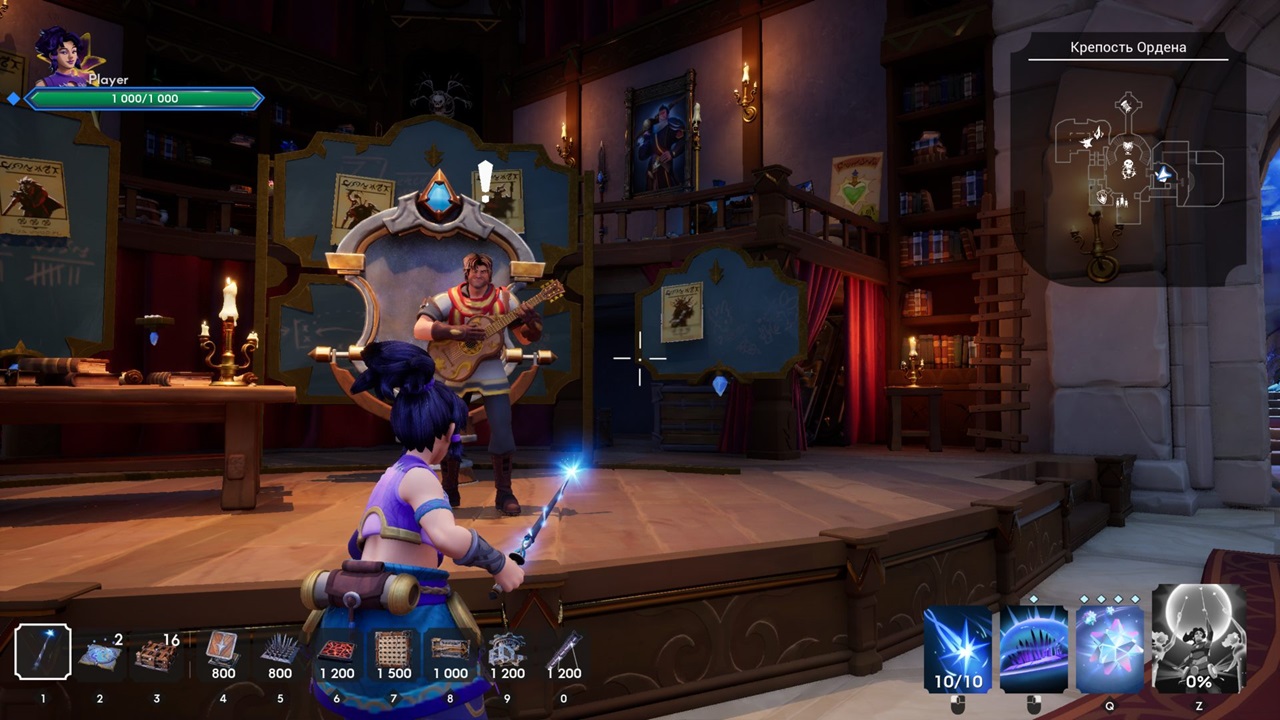
Task: Select the floor spikes trap slot
Action: click(280, 652)
